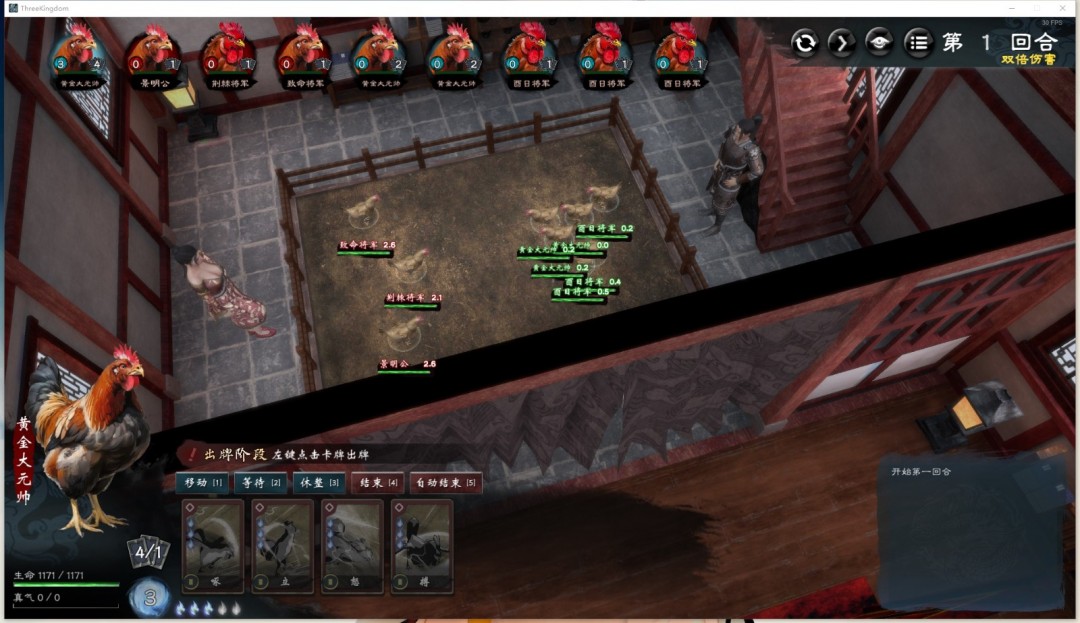Click the right chevron speed icon
1080x623 pixels.
click(x=842, y=42)
